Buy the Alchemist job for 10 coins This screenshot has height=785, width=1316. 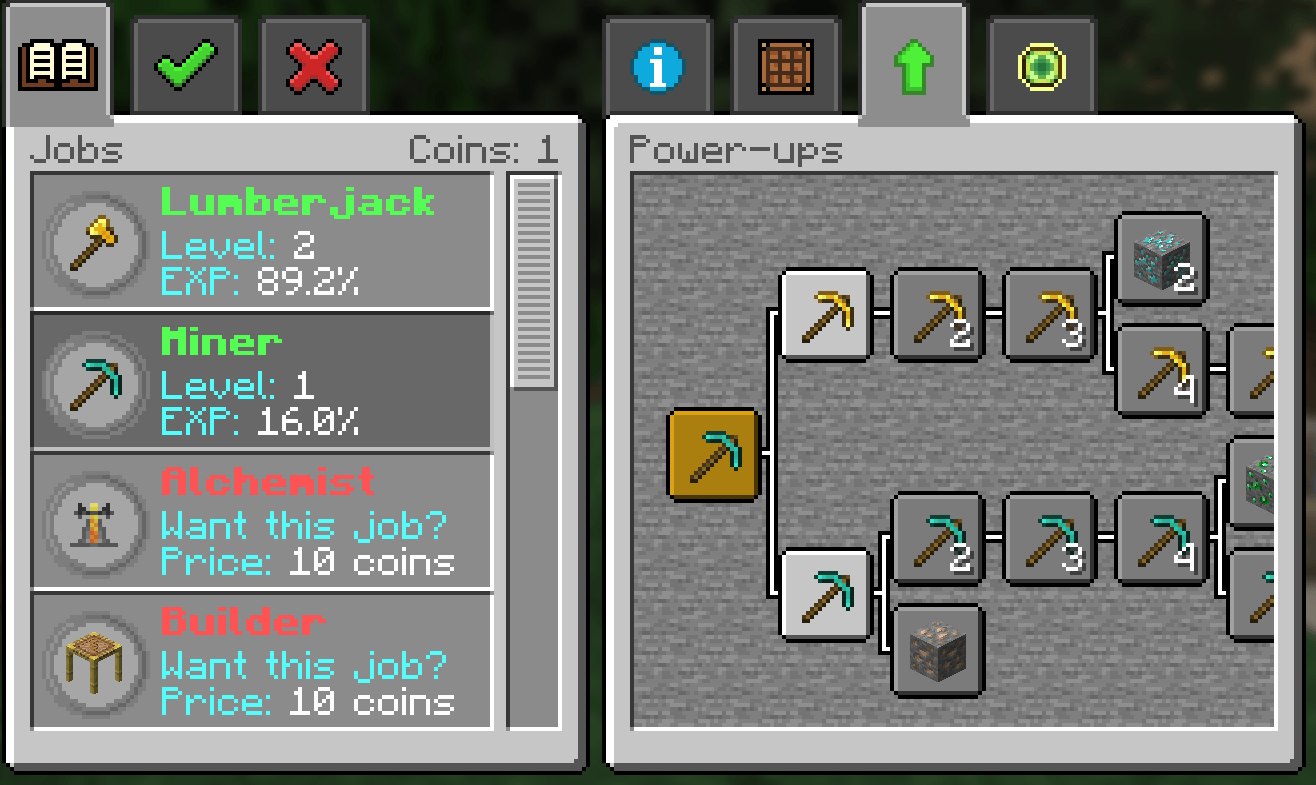[x=262, y=521]
